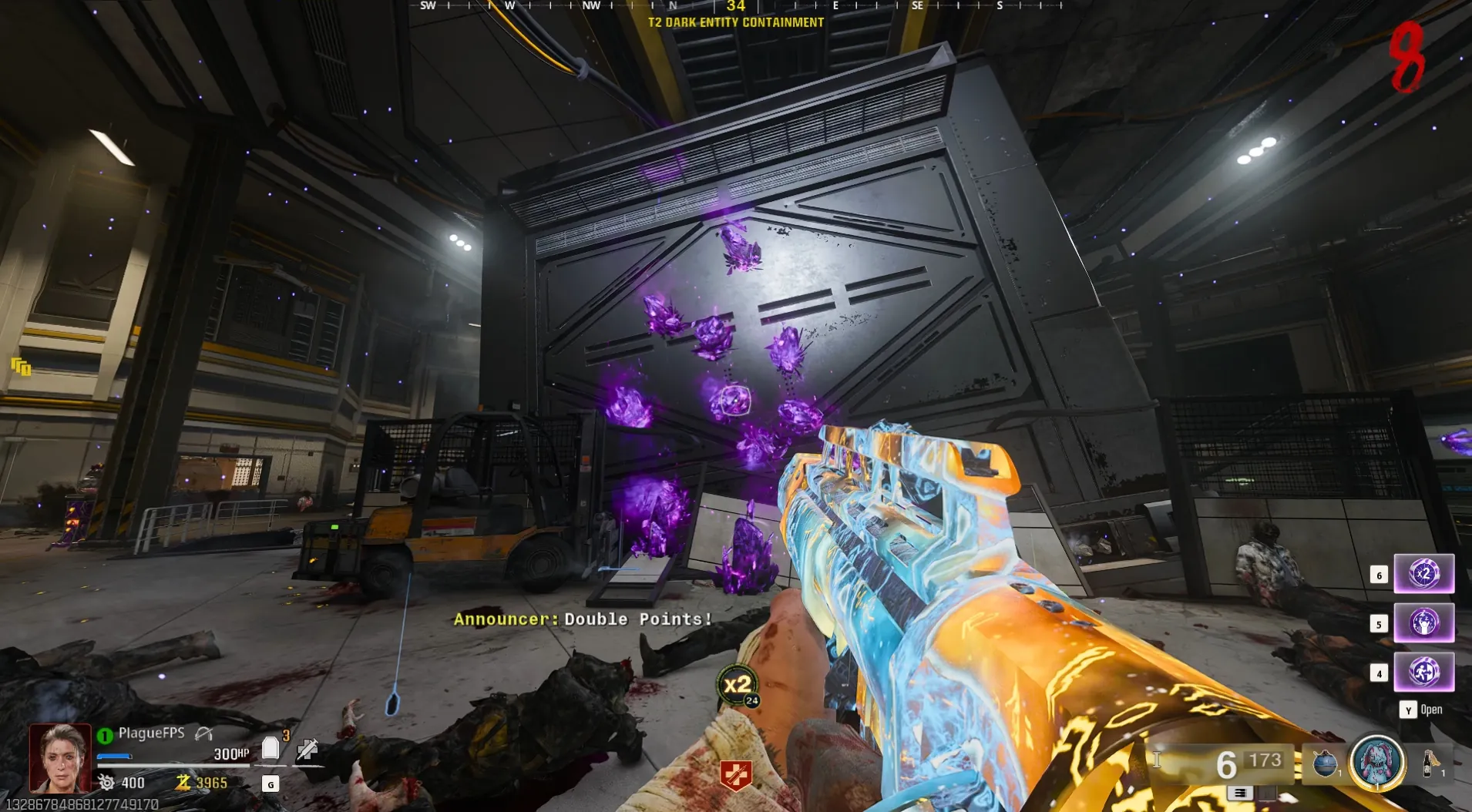1472x812 pixels.
Task: Click the headset voice chat icon
Action: pos(203,733)
